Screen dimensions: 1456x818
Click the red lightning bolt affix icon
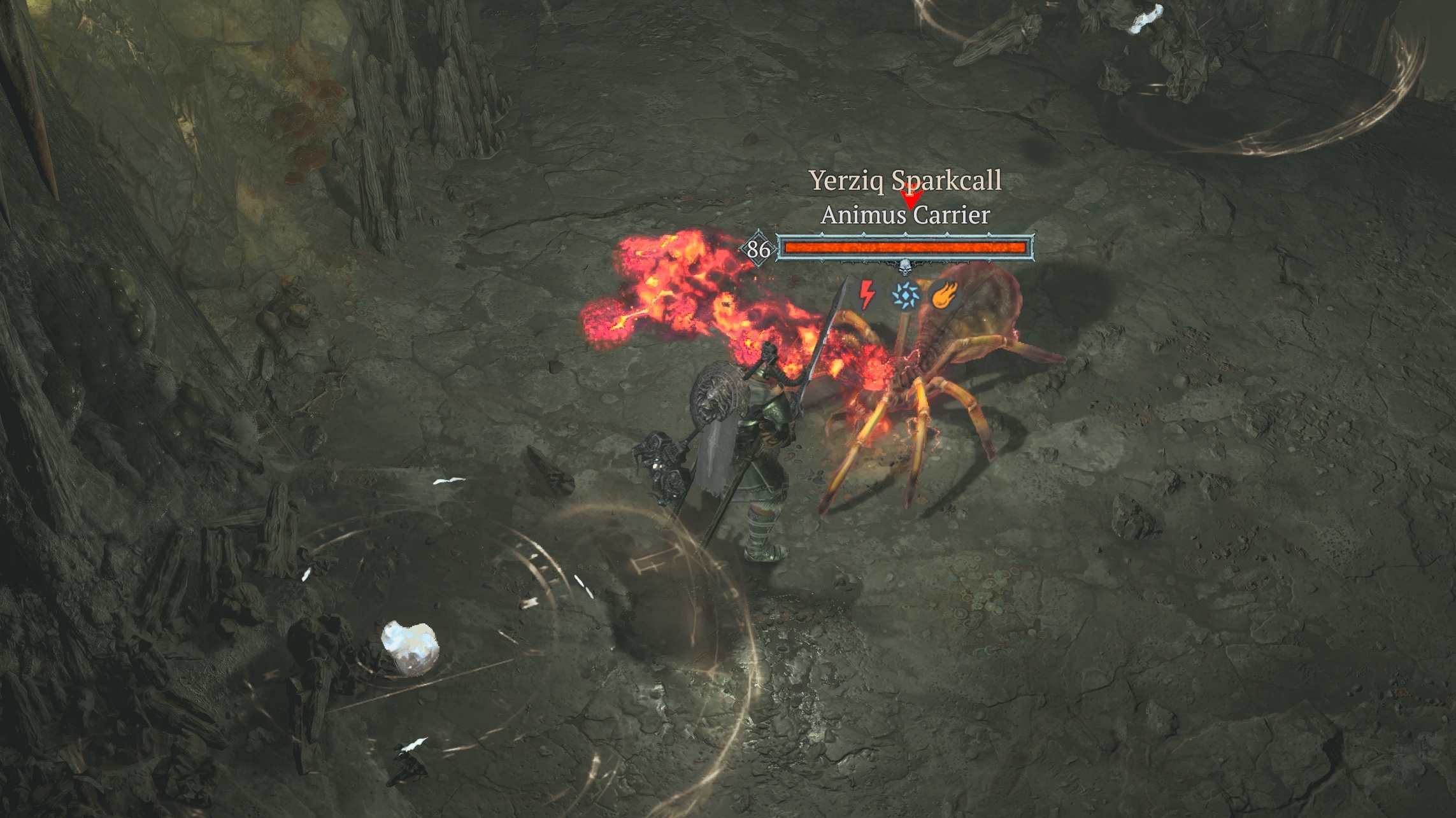click(x=866, y=295)
